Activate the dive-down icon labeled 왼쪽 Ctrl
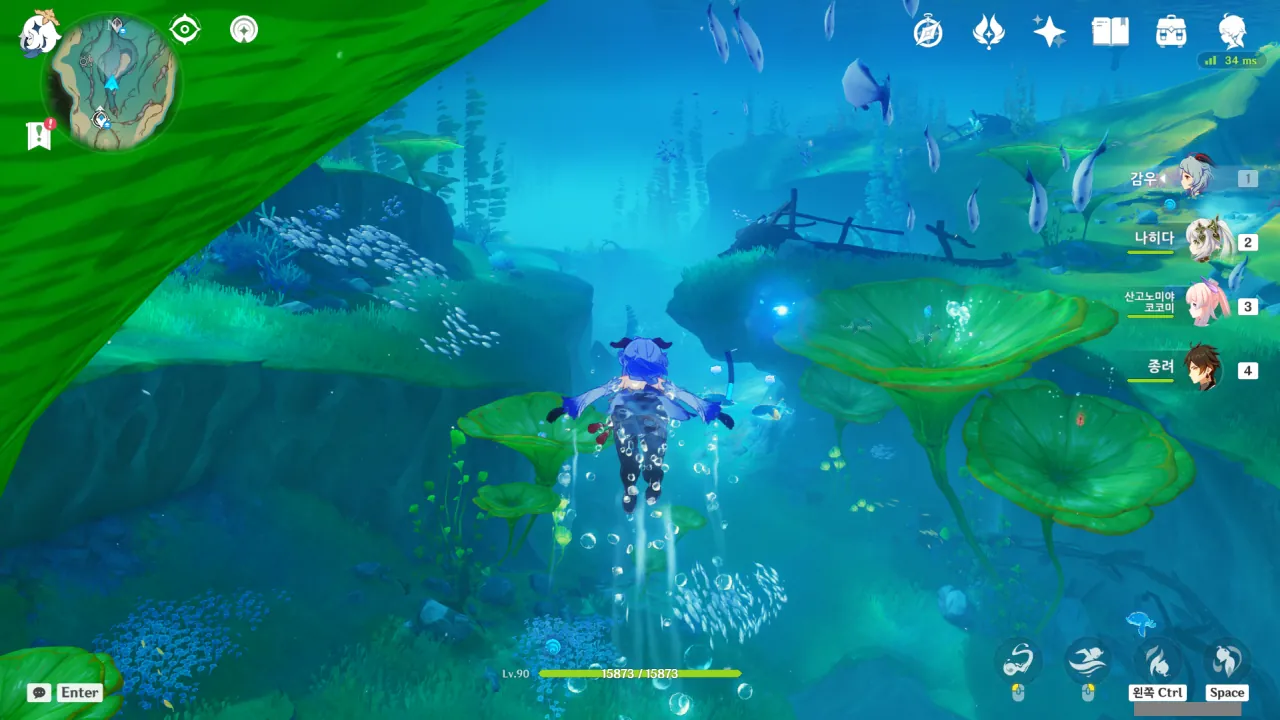This screenshot has height=720, width=1280. click(1158, 660)
